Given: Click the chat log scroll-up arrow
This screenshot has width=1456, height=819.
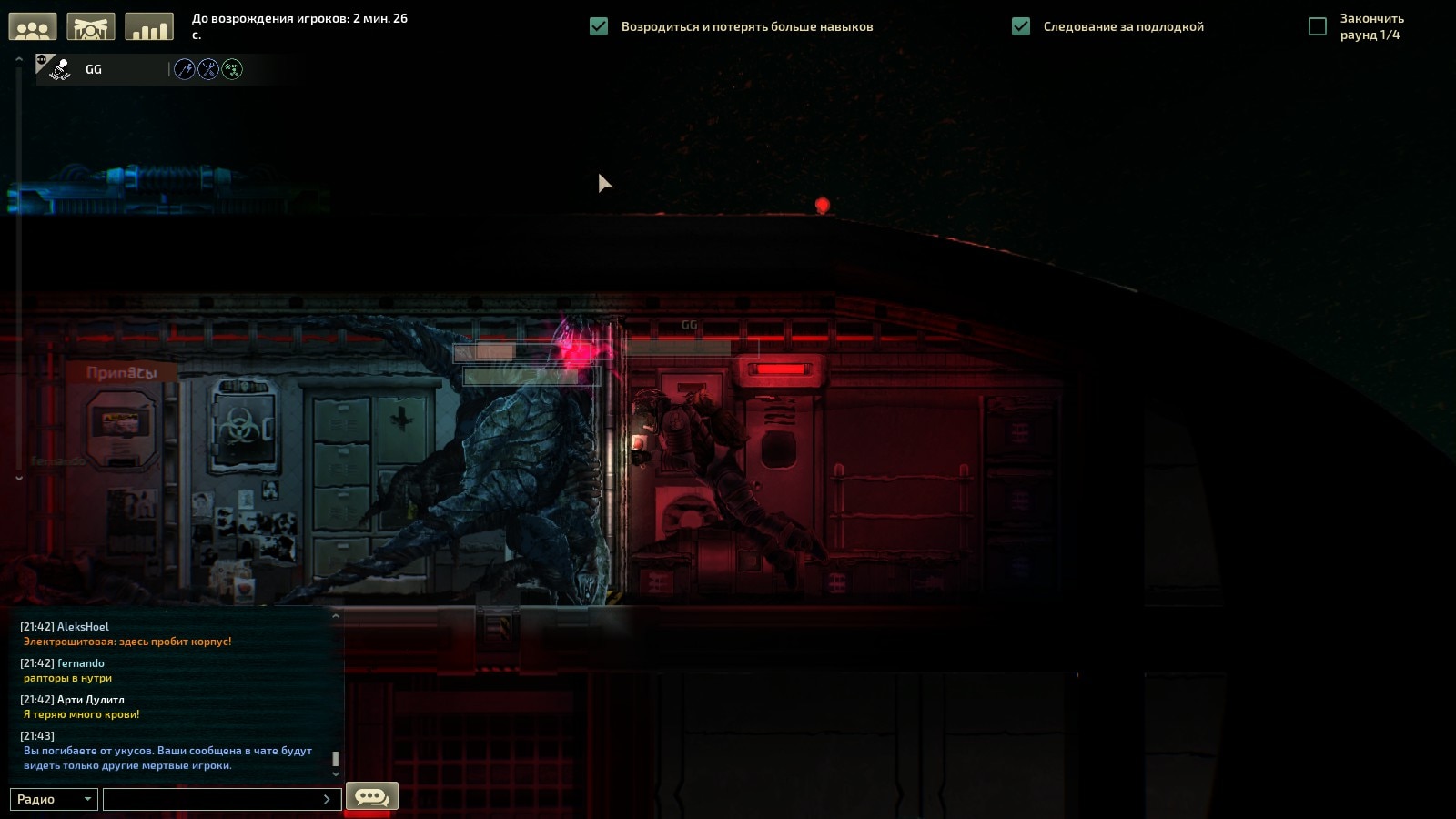Looking at the screenshot, I should click(x=336, y=616).
